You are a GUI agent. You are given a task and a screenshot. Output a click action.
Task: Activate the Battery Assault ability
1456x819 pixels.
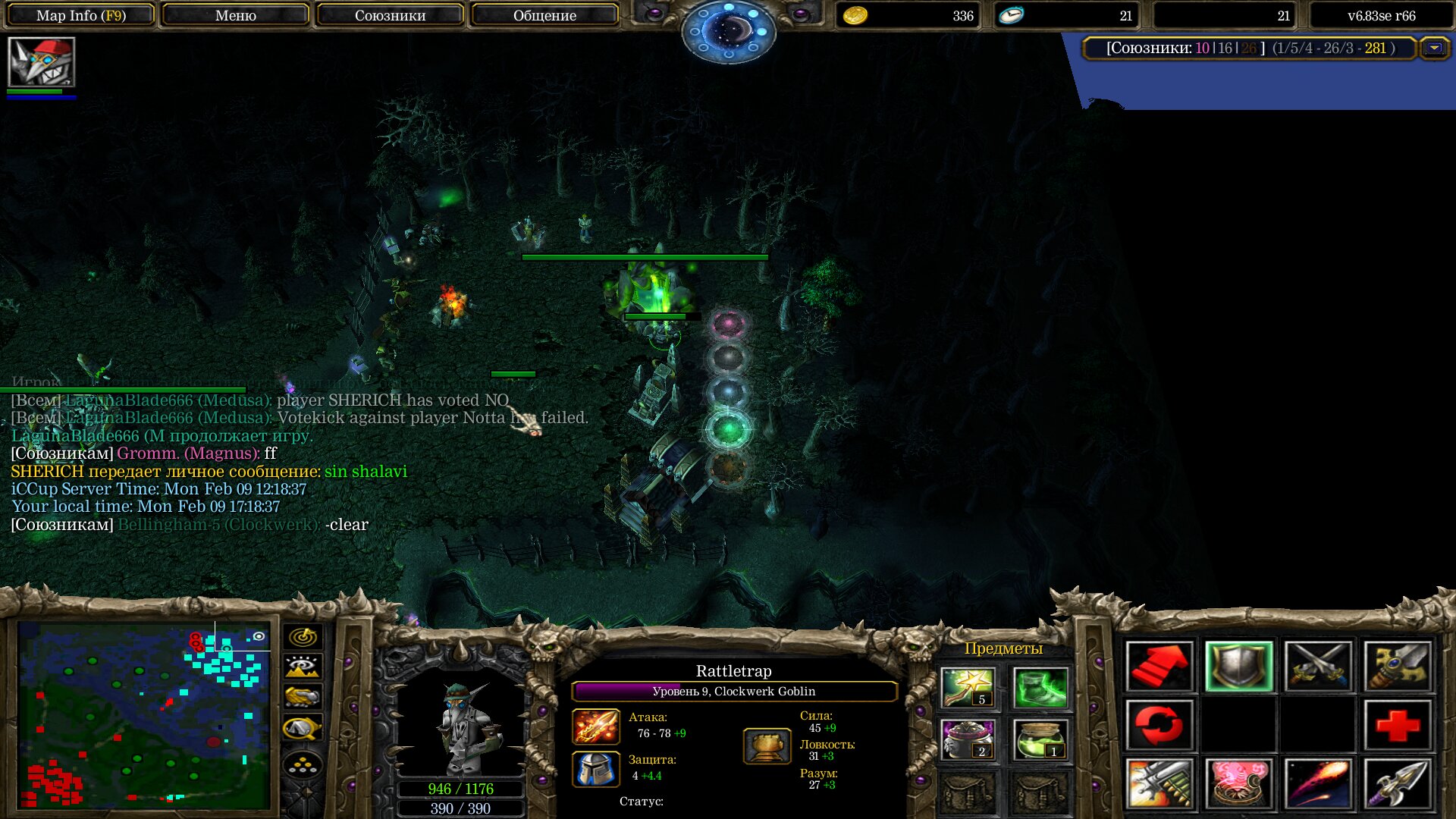[x=1159, y=784]
